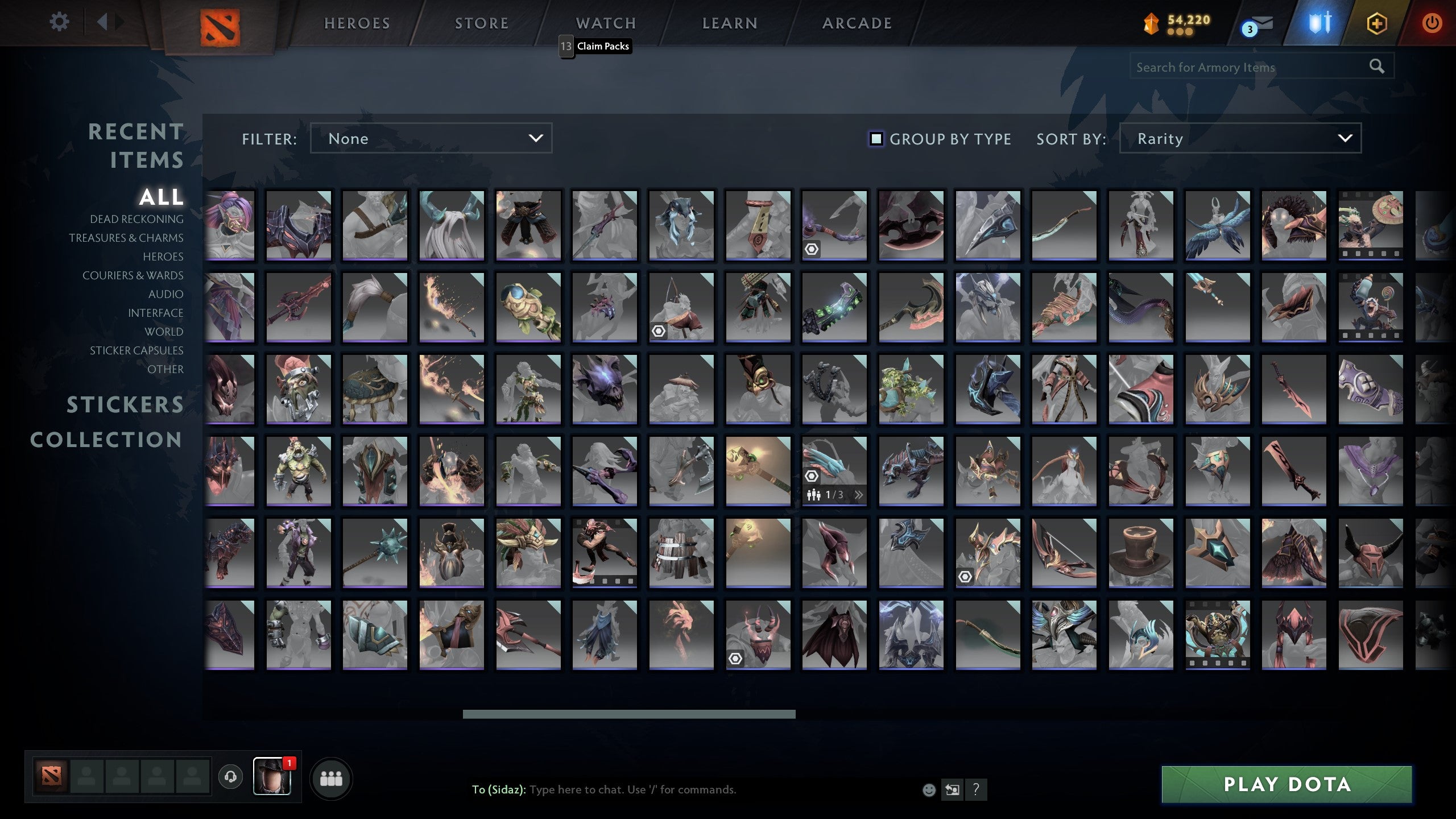Screen dimensions: 1456x819
Task: Expand the 1/3 style arrows on the claw item
Action: (x=859, y=495)
